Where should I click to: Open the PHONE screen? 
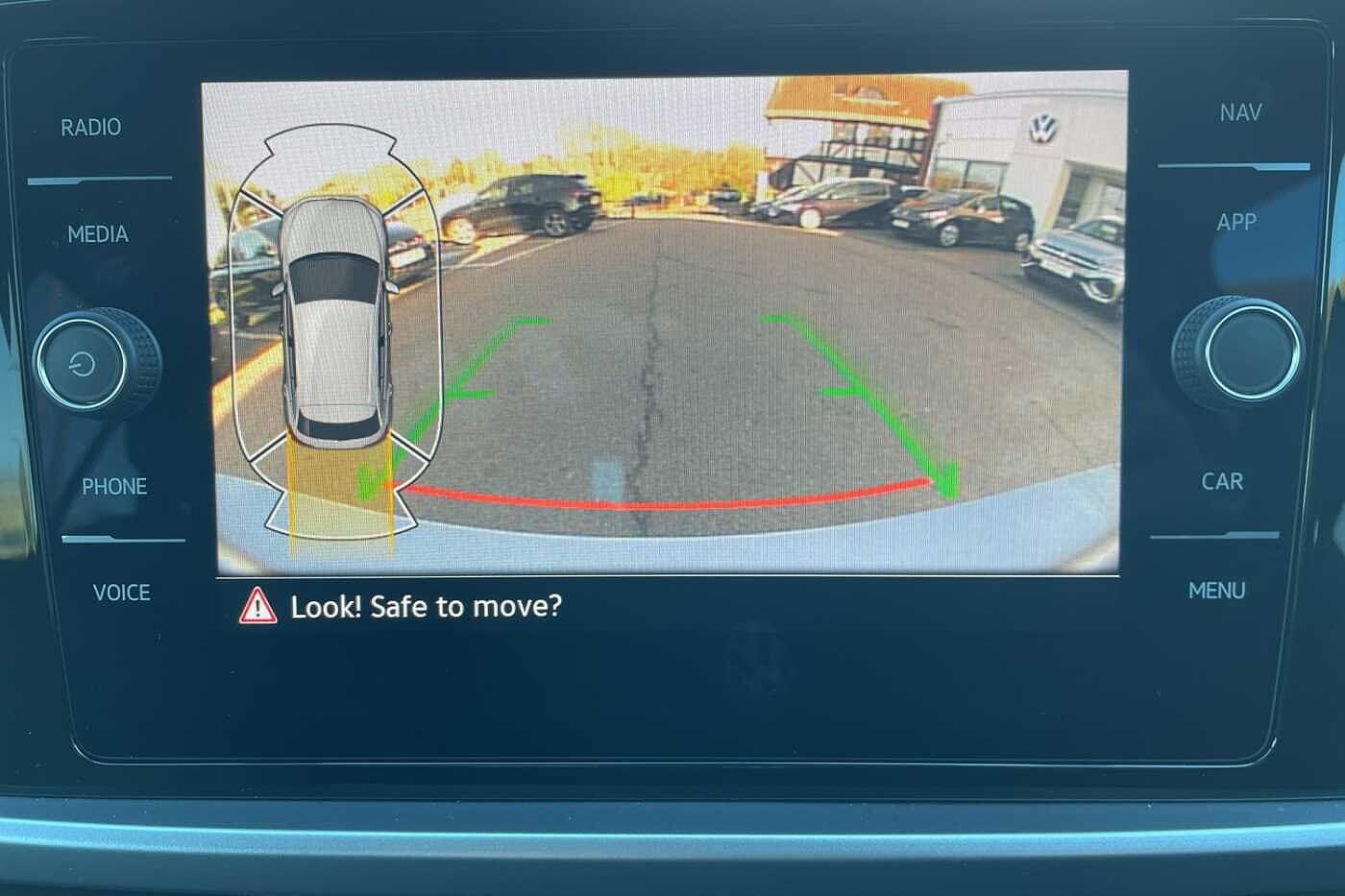[114, 487]
